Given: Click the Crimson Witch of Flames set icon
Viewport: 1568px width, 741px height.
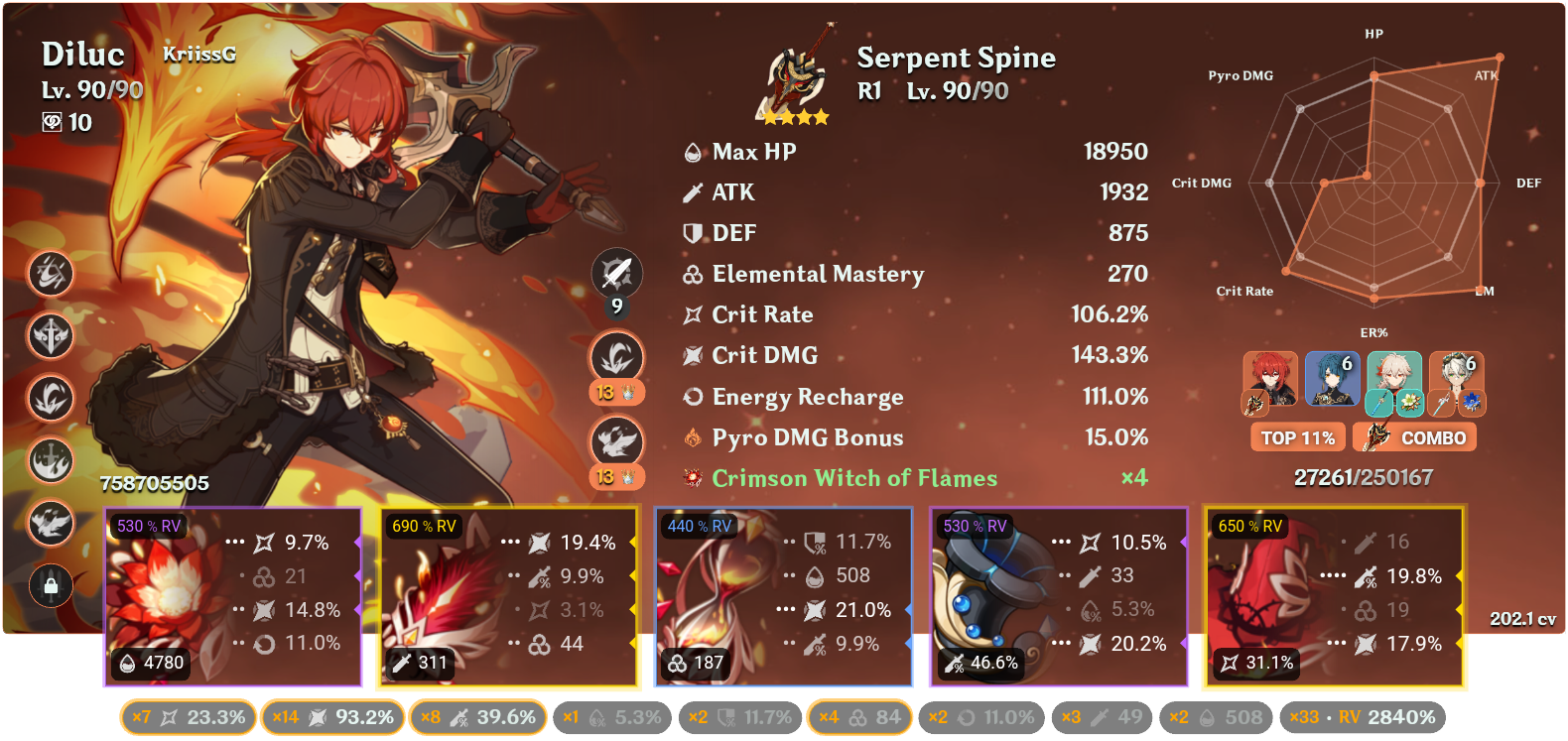Looking at the screenshot, I should [692, 478].
